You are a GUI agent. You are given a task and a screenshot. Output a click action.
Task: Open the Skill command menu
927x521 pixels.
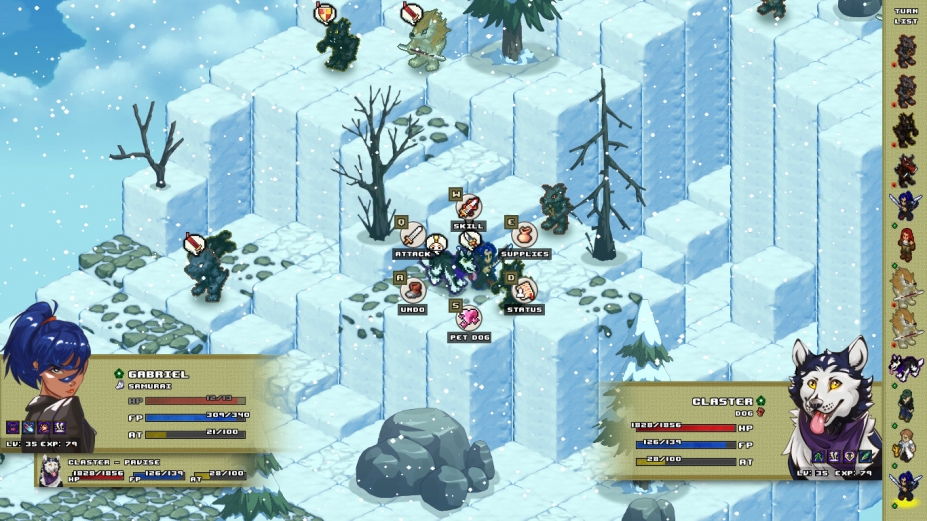click(x=468, y=208)
